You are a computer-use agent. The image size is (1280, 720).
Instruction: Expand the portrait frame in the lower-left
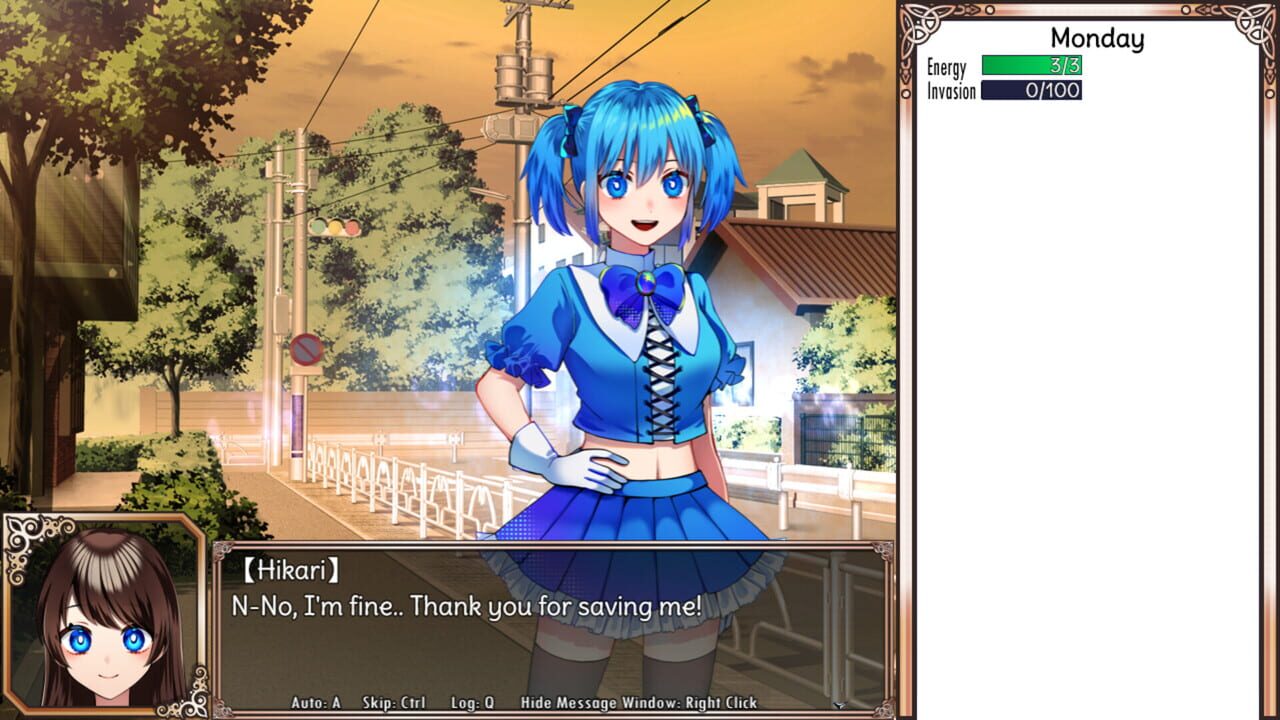100,617
